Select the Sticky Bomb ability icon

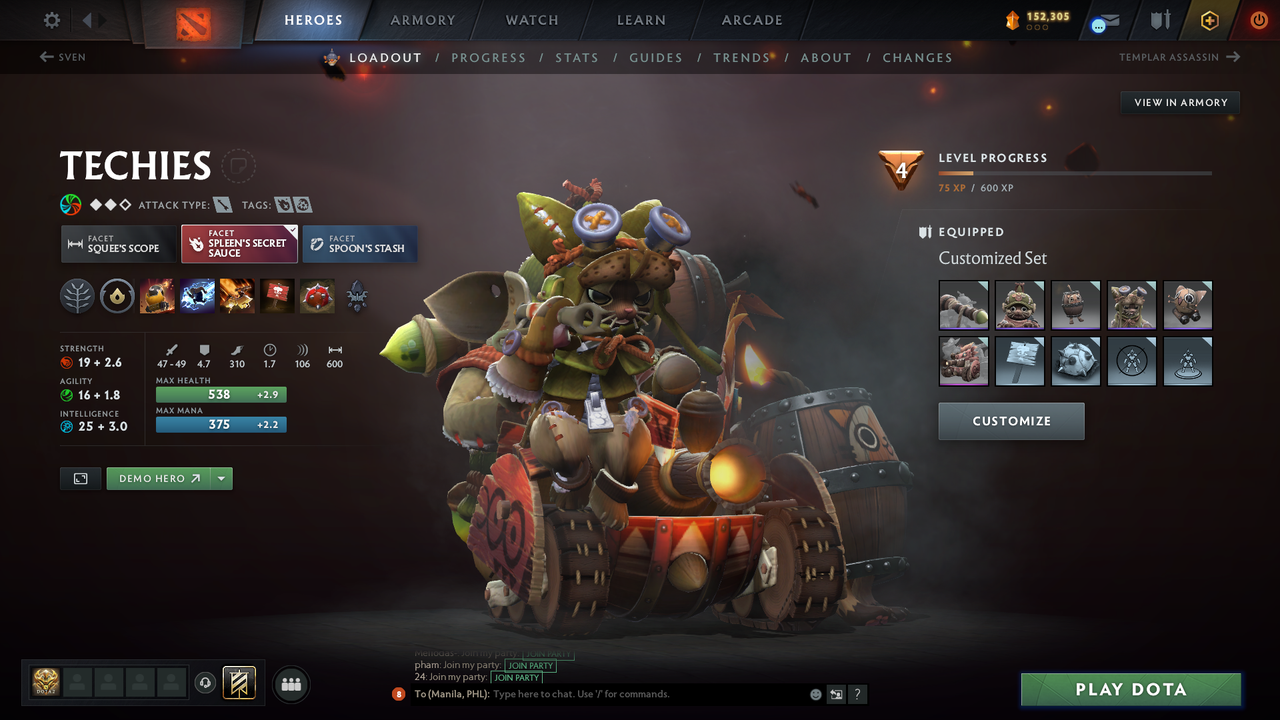click(x=157, y=296)
